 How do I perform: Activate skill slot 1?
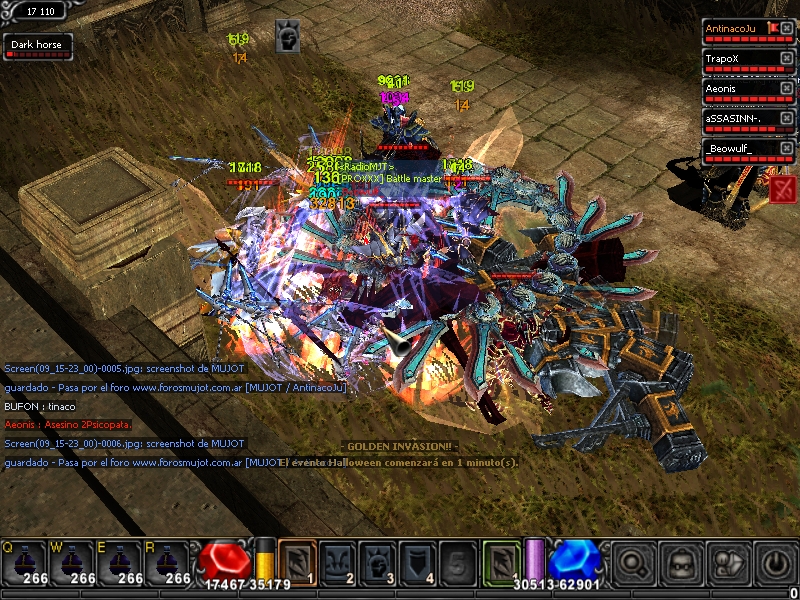297,561
